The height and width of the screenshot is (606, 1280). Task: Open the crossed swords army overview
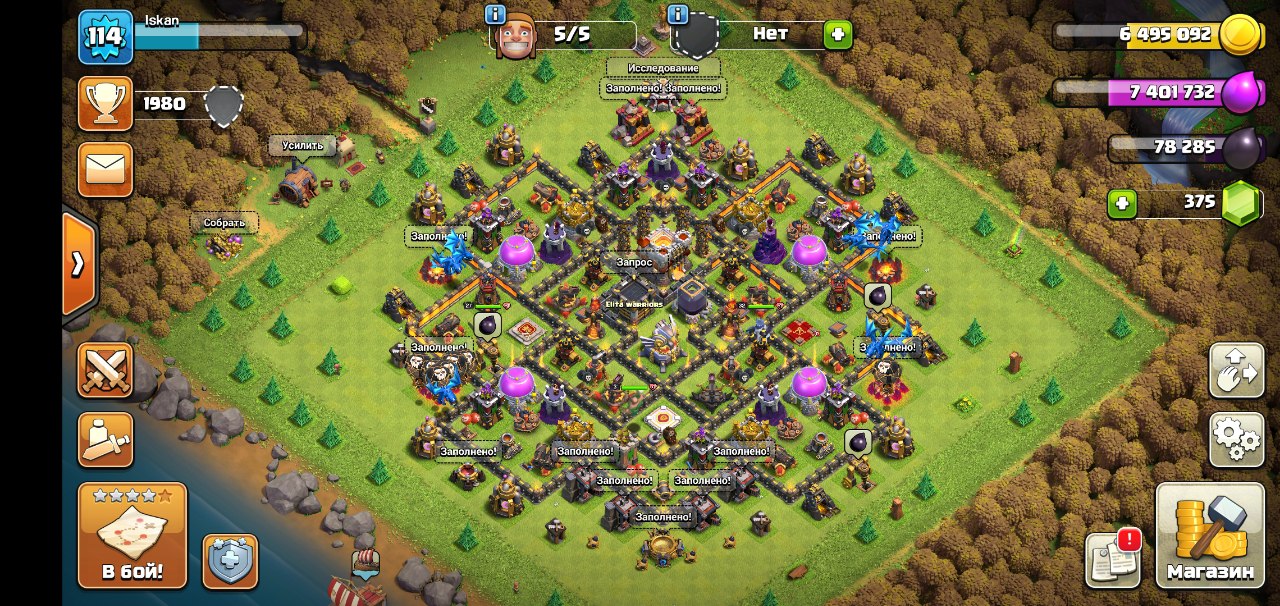pos(105,370)
